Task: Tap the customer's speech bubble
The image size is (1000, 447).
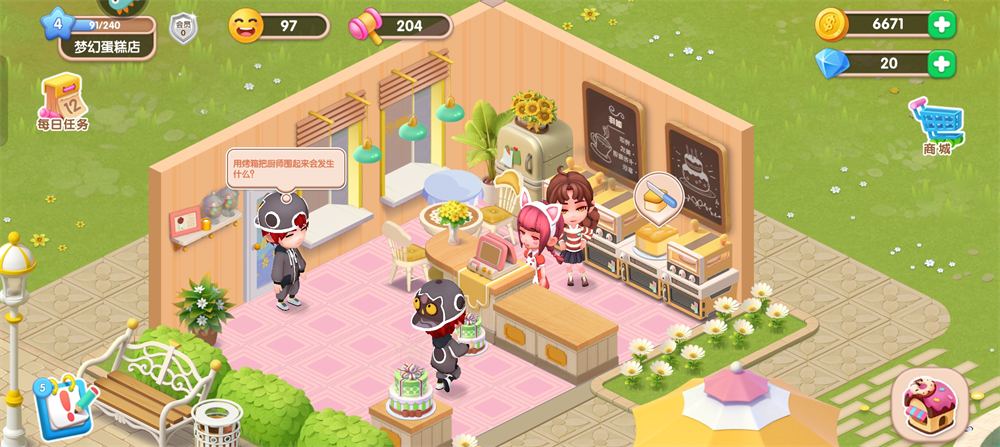Action: pos(285,167)
